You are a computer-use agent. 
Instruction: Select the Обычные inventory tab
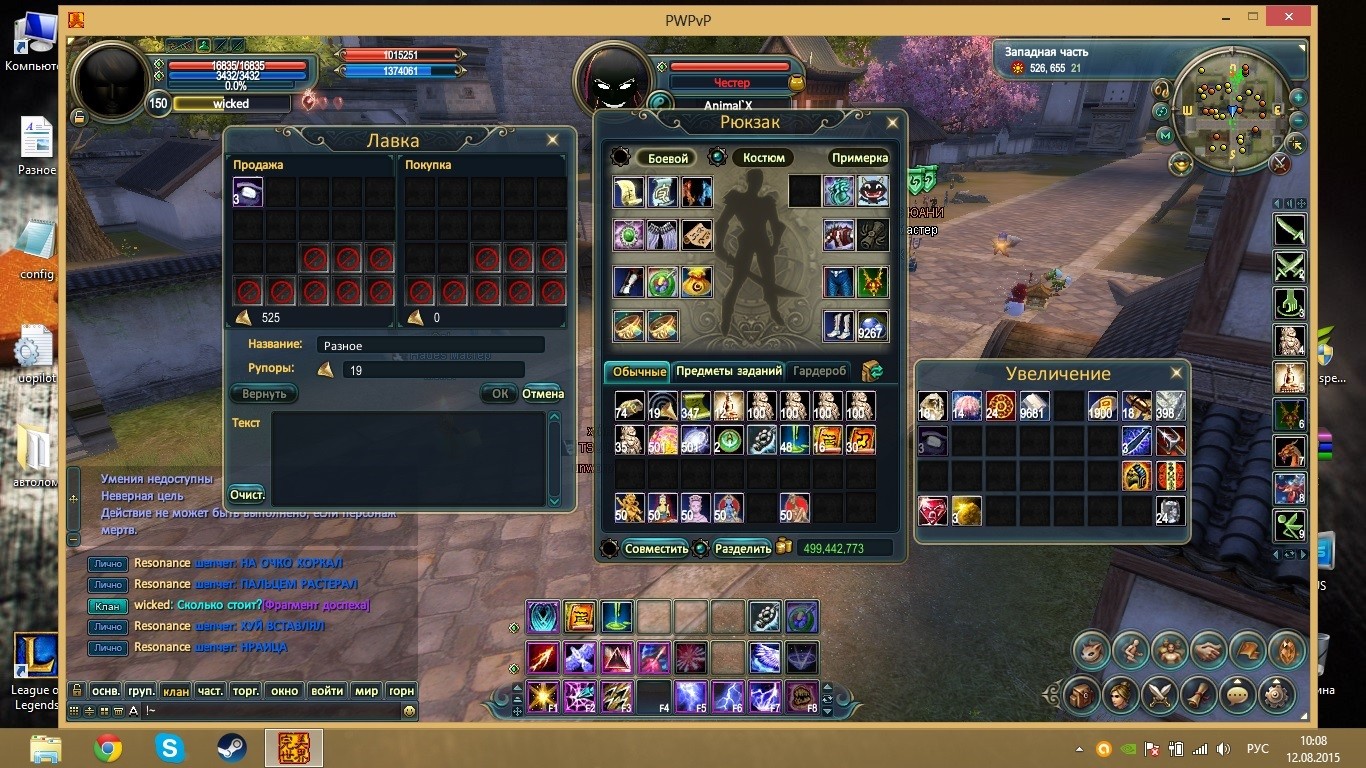tap(639, 372)
